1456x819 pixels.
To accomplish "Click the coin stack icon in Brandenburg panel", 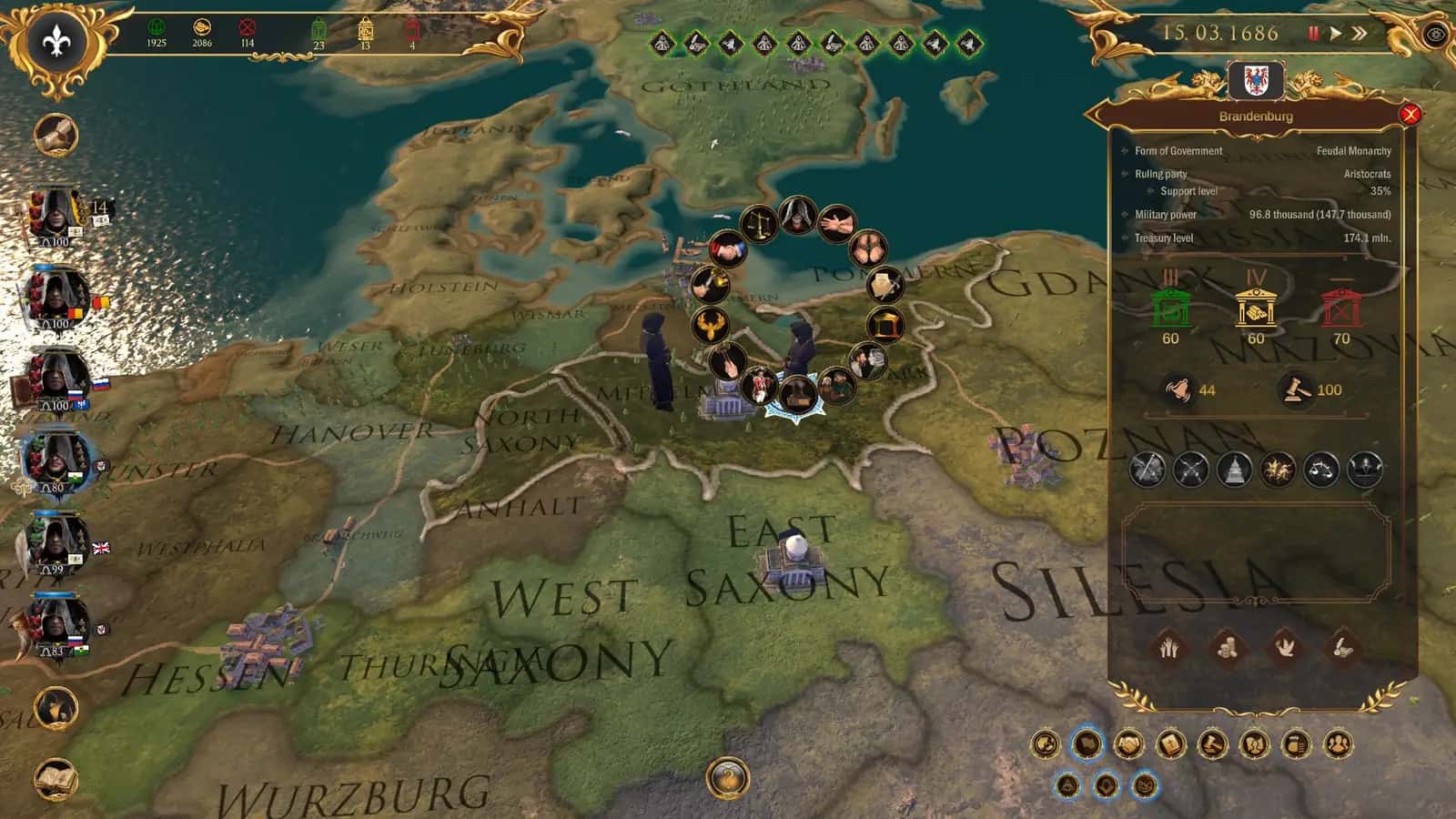I will coord(1226,647).
